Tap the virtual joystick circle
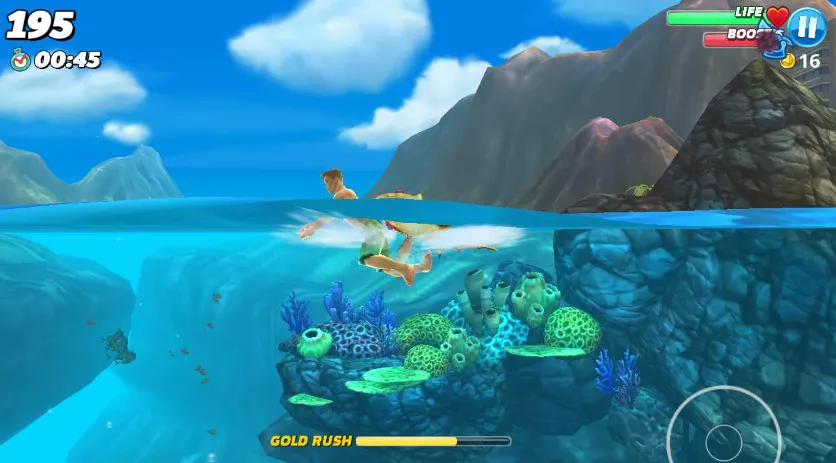 [x=723, y=436]
